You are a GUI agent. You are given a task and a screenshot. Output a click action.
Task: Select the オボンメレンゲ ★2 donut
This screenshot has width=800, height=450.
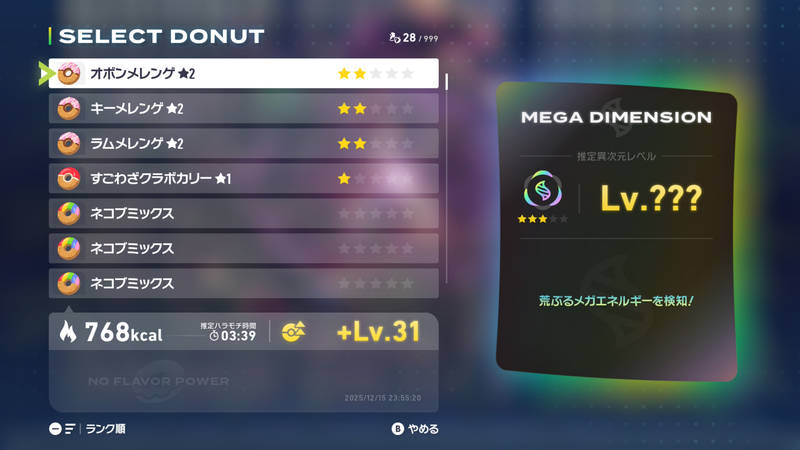243,74
